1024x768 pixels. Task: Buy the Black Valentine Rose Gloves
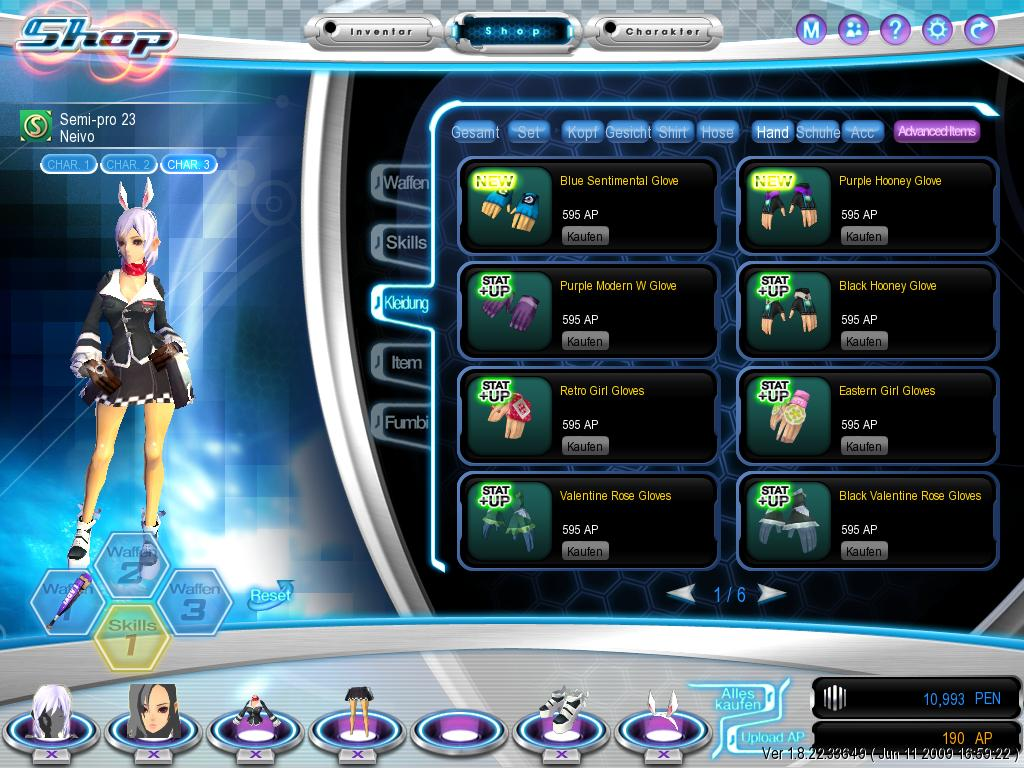coord(863,552)
